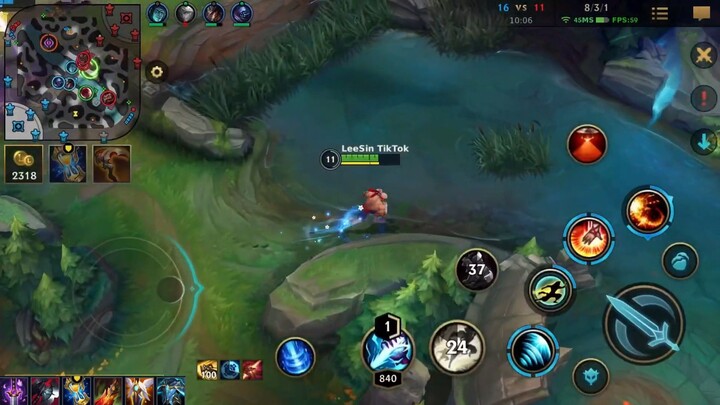Open the shop via the gold button
The height and width of the screenshot is (405, 720).
point(22,163)
